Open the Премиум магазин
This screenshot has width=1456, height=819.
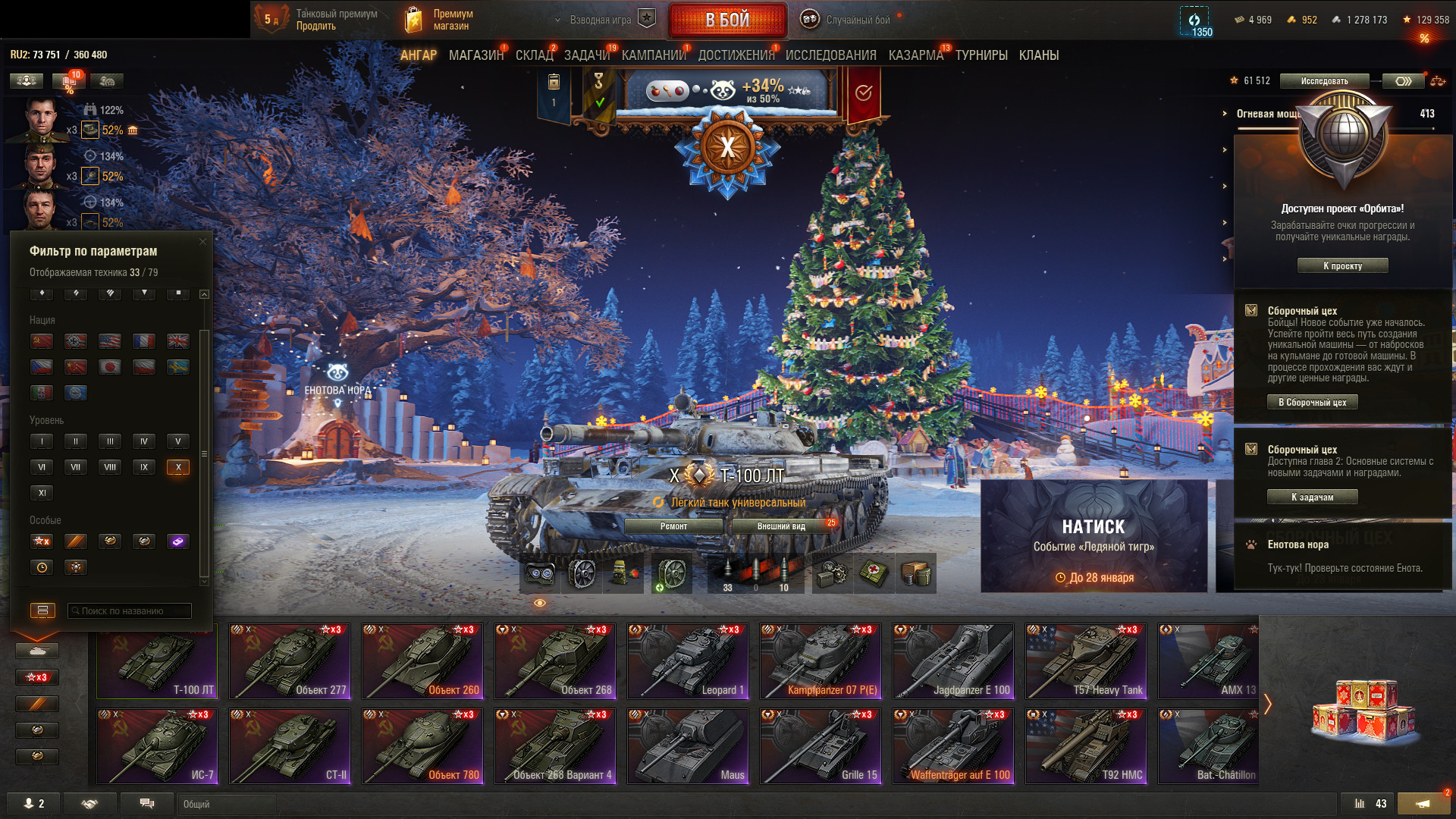pos(440,20)
